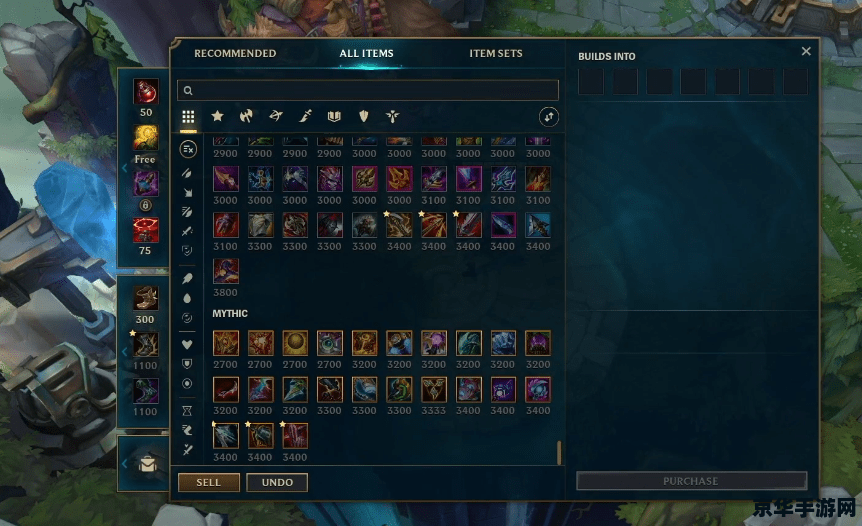Filter by the dagger class
This screenshot has width=862, height=526.
click(305, 117)
